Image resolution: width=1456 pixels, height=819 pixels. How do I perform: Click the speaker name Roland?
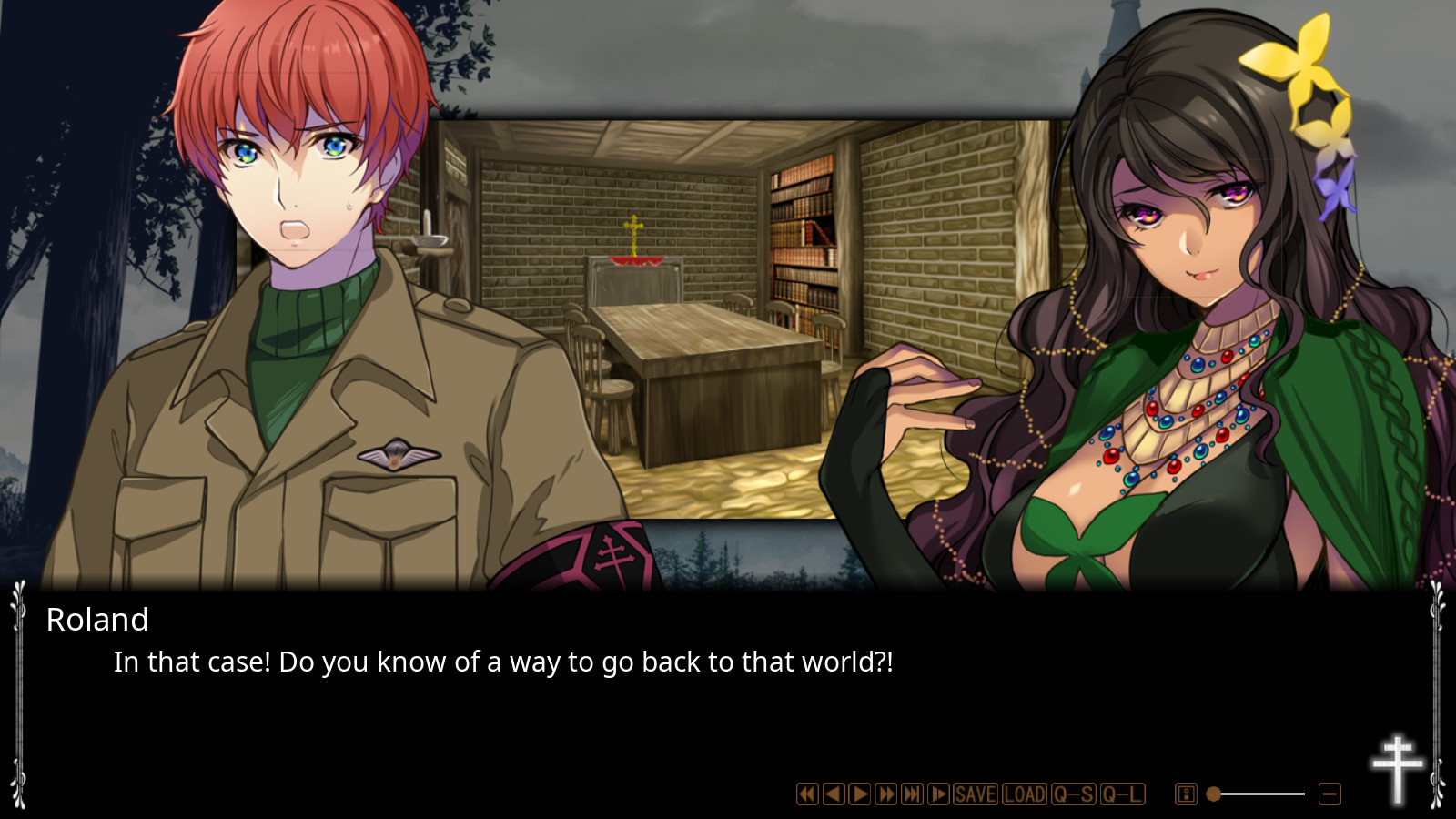(96, 620)
